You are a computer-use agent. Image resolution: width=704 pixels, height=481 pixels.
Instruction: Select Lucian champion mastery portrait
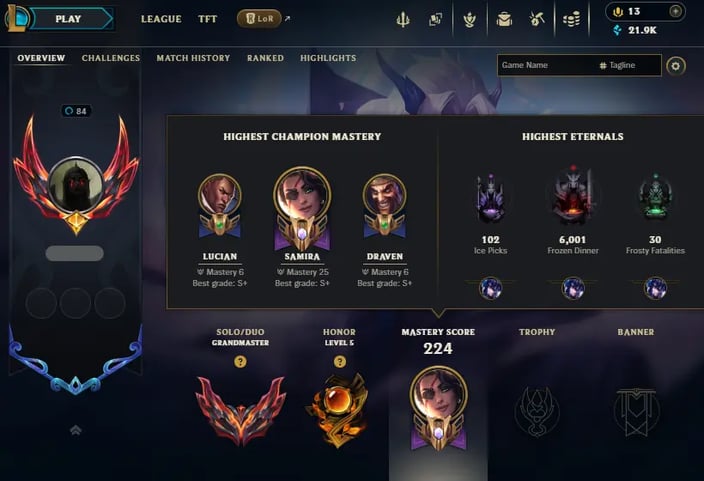(x=219, y=198)
